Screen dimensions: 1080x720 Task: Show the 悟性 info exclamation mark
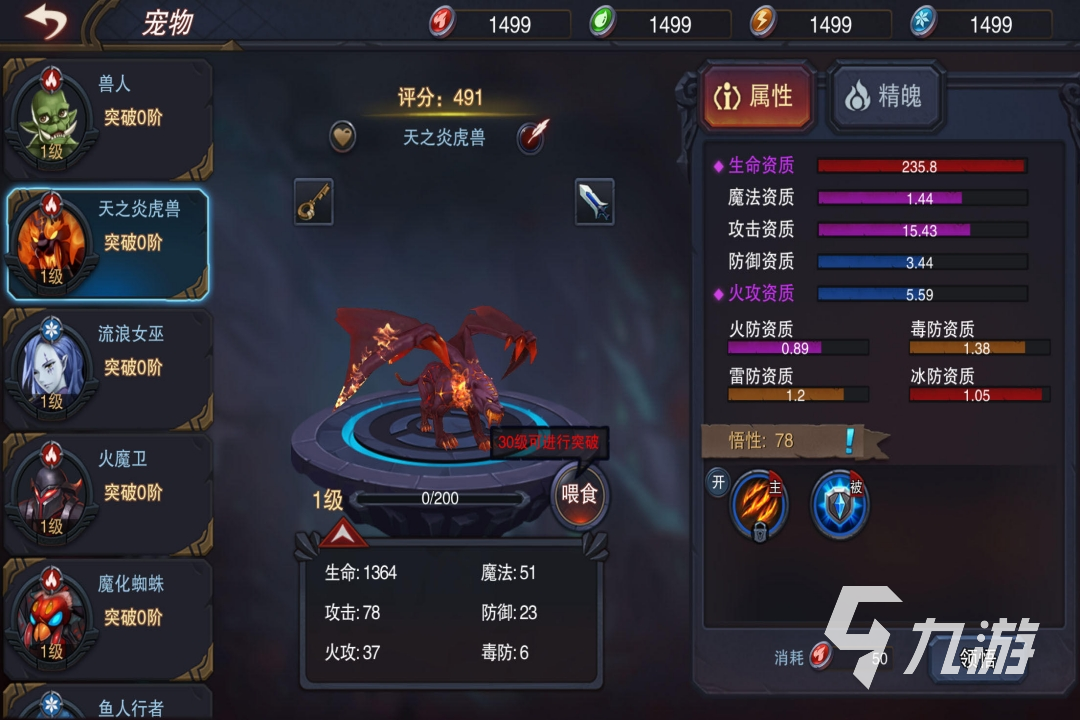[850, 440]
